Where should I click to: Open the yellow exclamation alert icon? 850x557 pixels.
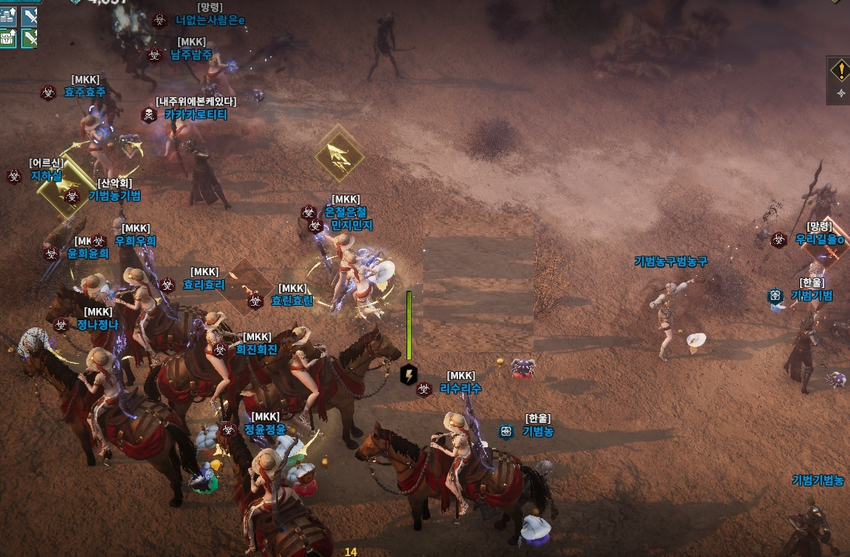[840, 70]
